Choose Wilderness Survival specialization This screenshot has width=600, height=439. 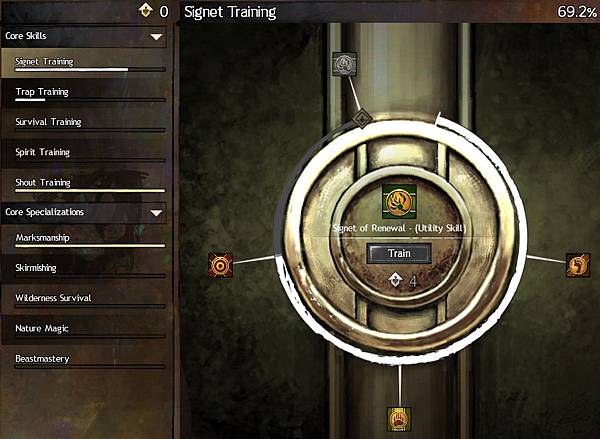coord(56,298)
